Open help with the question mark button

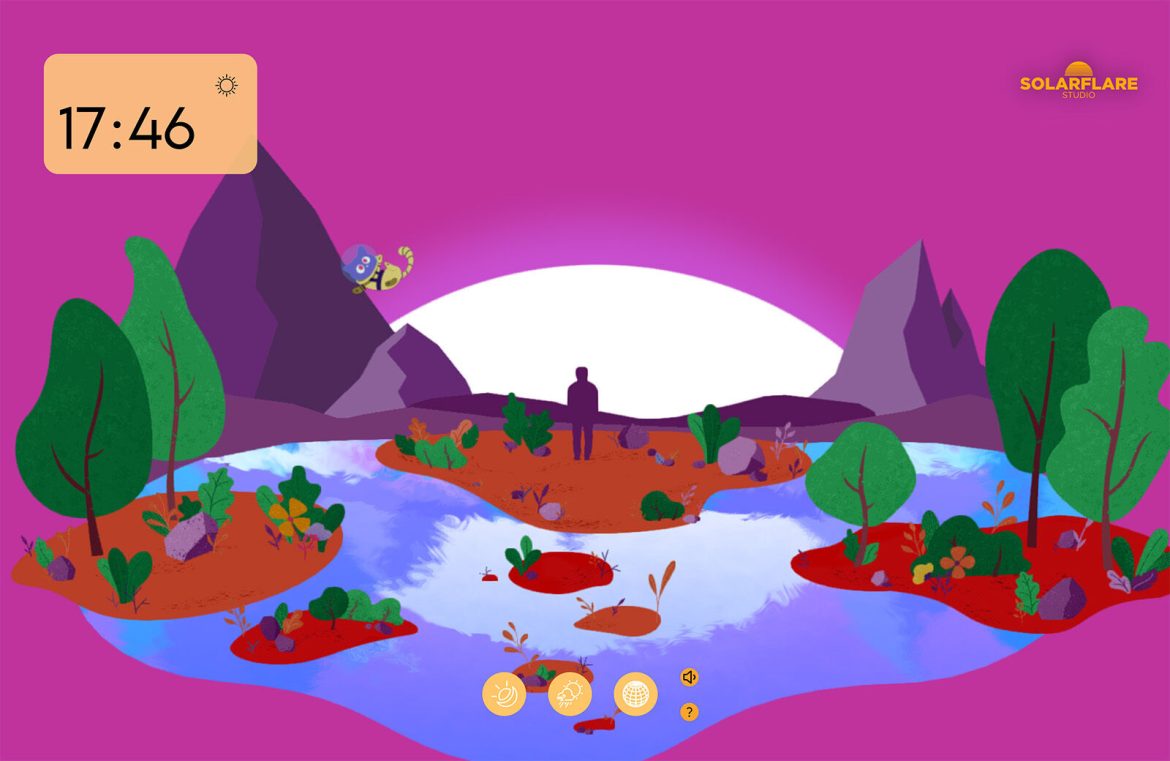tap(689, 712)
